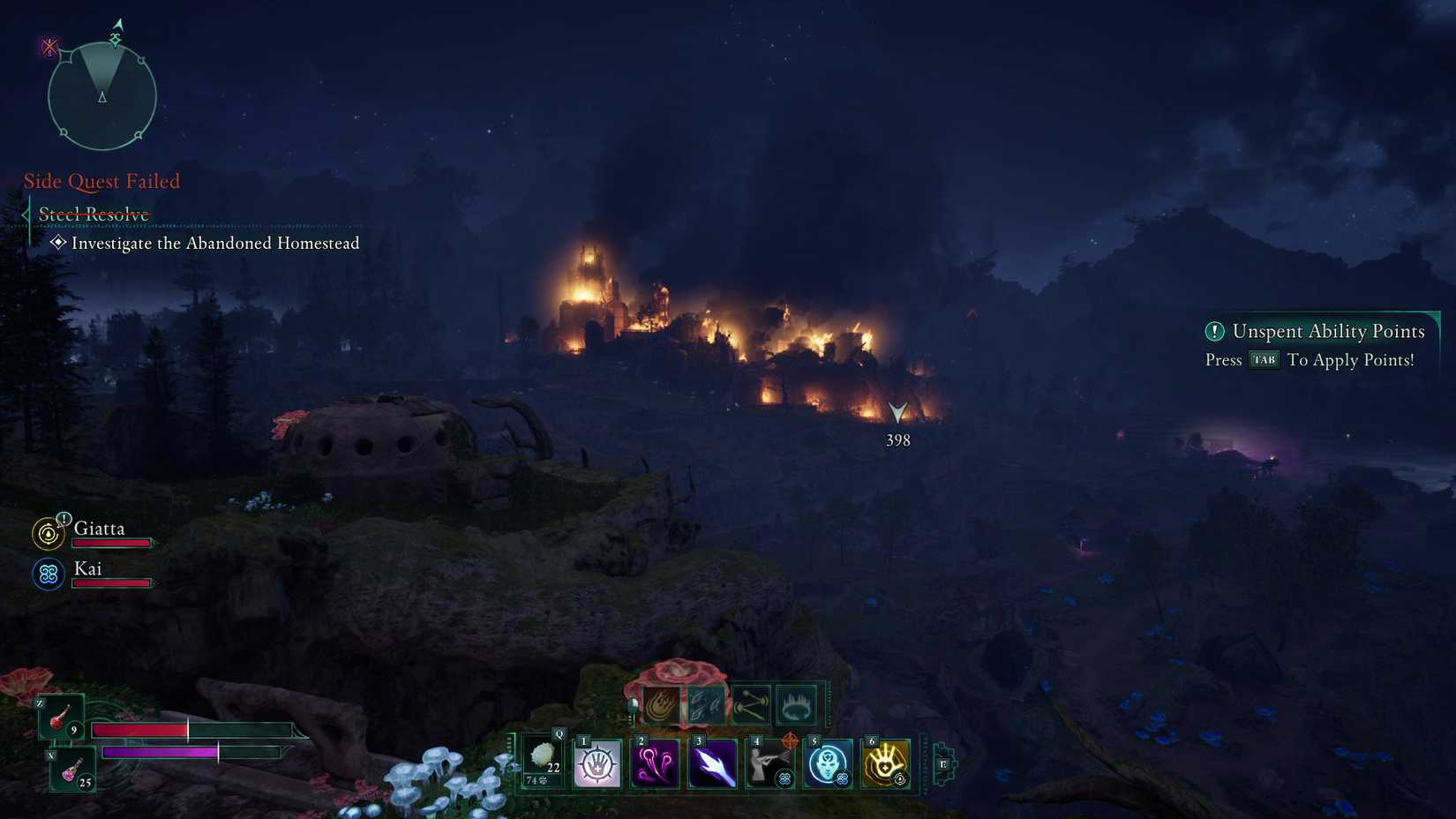Click Giatta's companion portrait icon
The image size is (1456, 819).
48,534
